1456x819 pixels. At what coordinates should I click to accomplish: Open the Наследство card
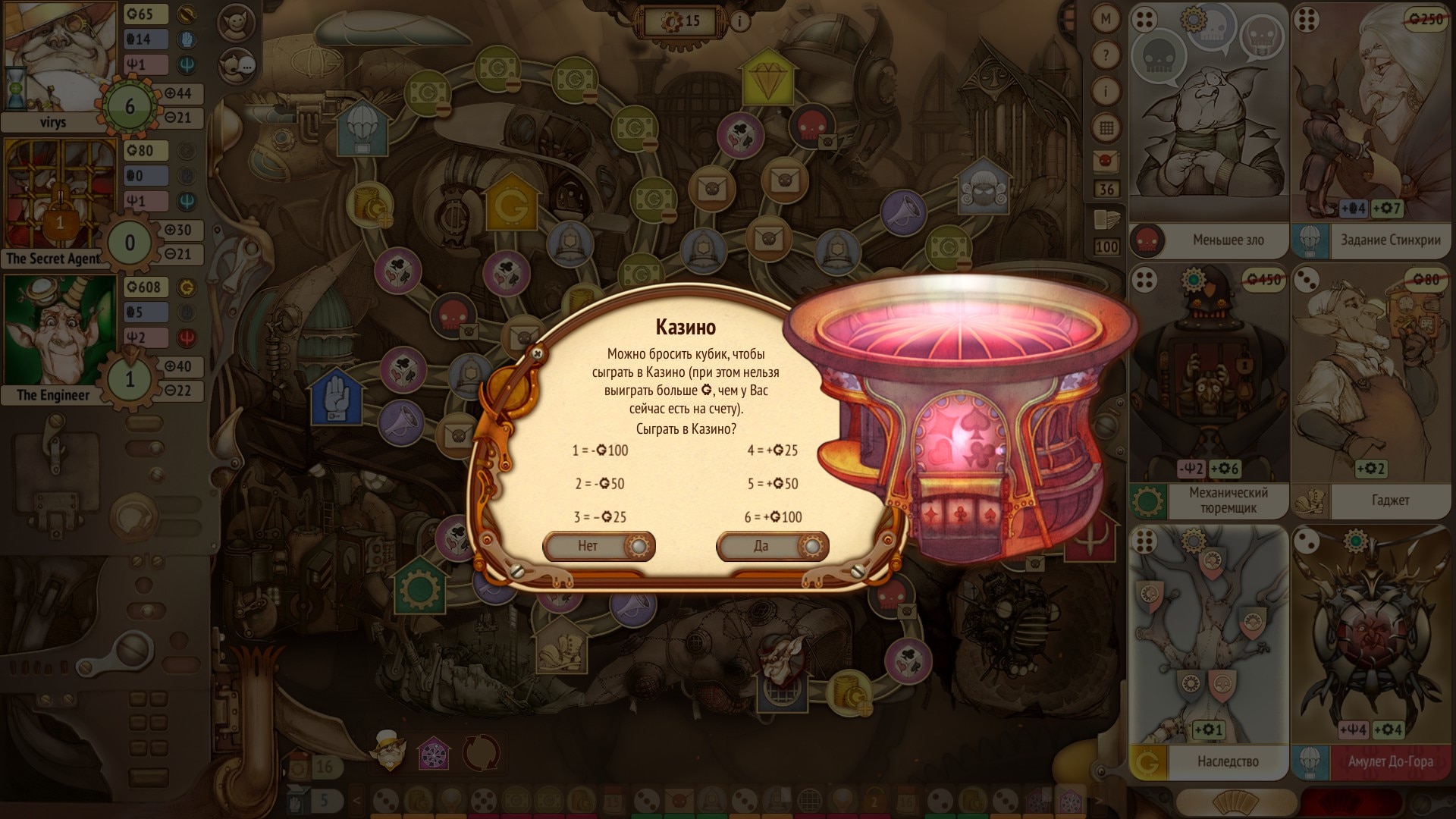tap(1208, 652)
